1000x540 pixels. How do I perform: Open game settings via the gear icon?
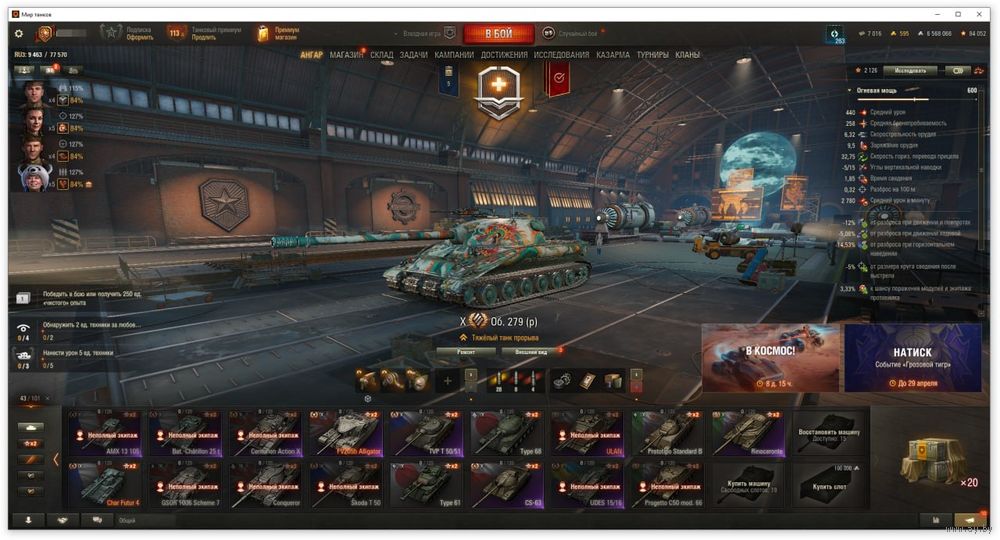tap(18, 34)
